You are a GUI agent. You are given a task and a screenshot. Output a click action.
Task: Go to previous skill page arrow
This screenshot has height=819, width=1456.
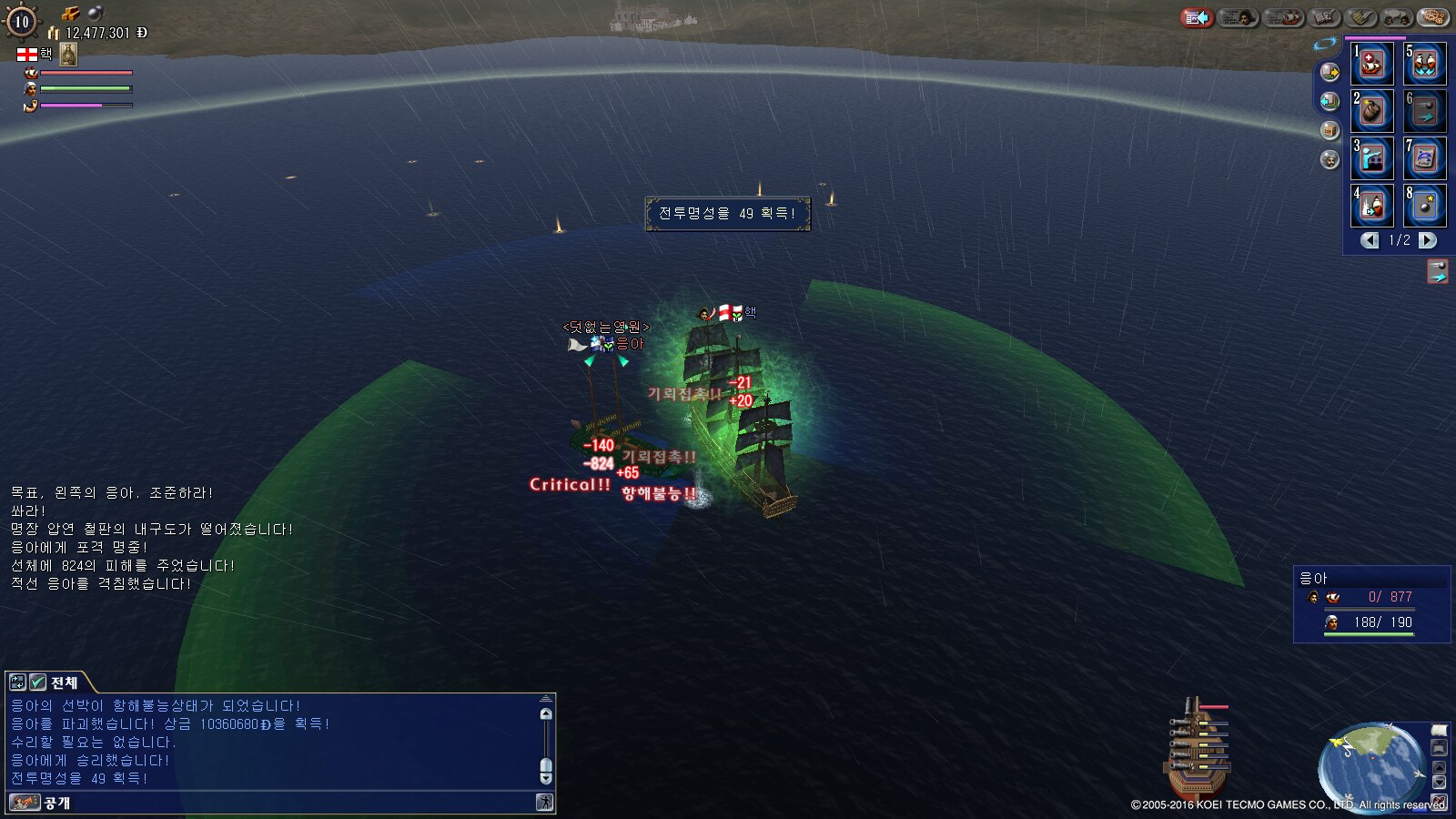click(x=1370, y=240)
